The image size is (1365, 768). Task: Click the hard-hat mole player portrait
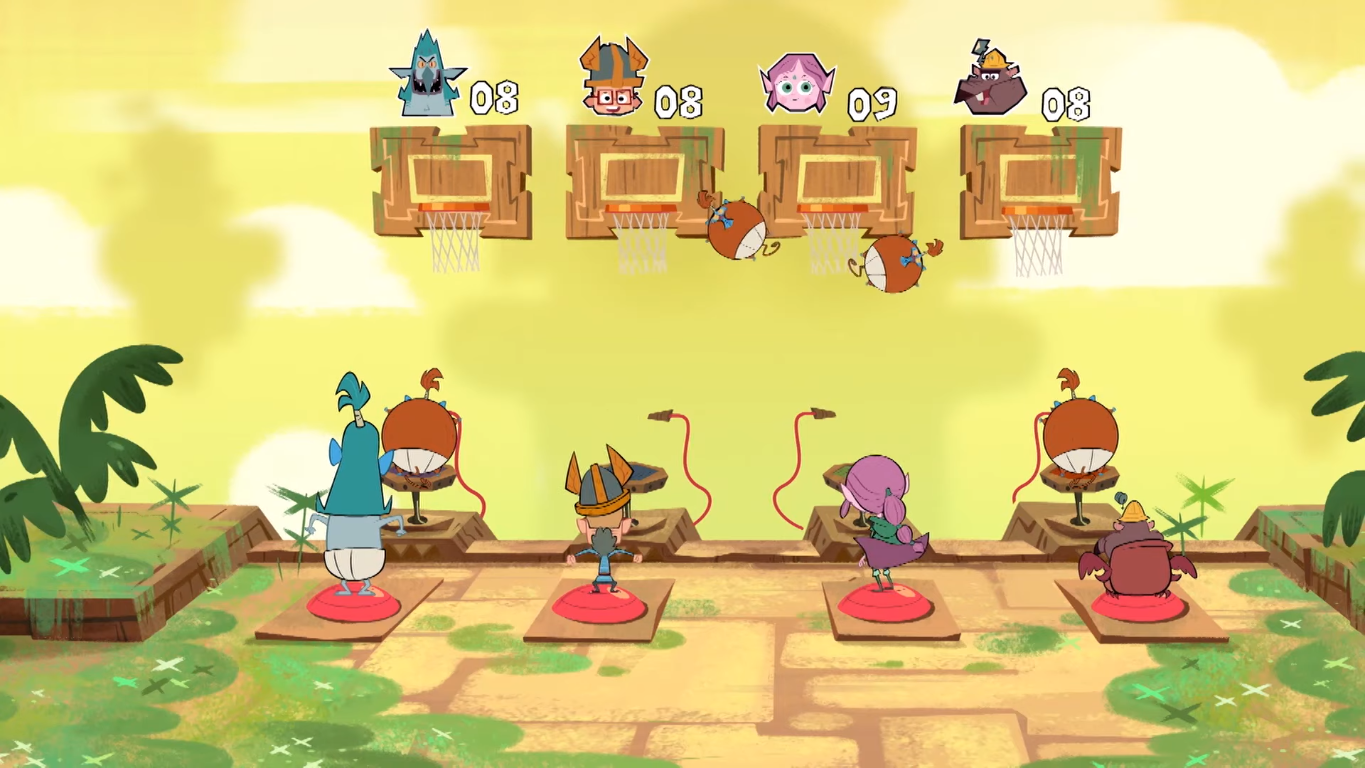click(992, 80)
